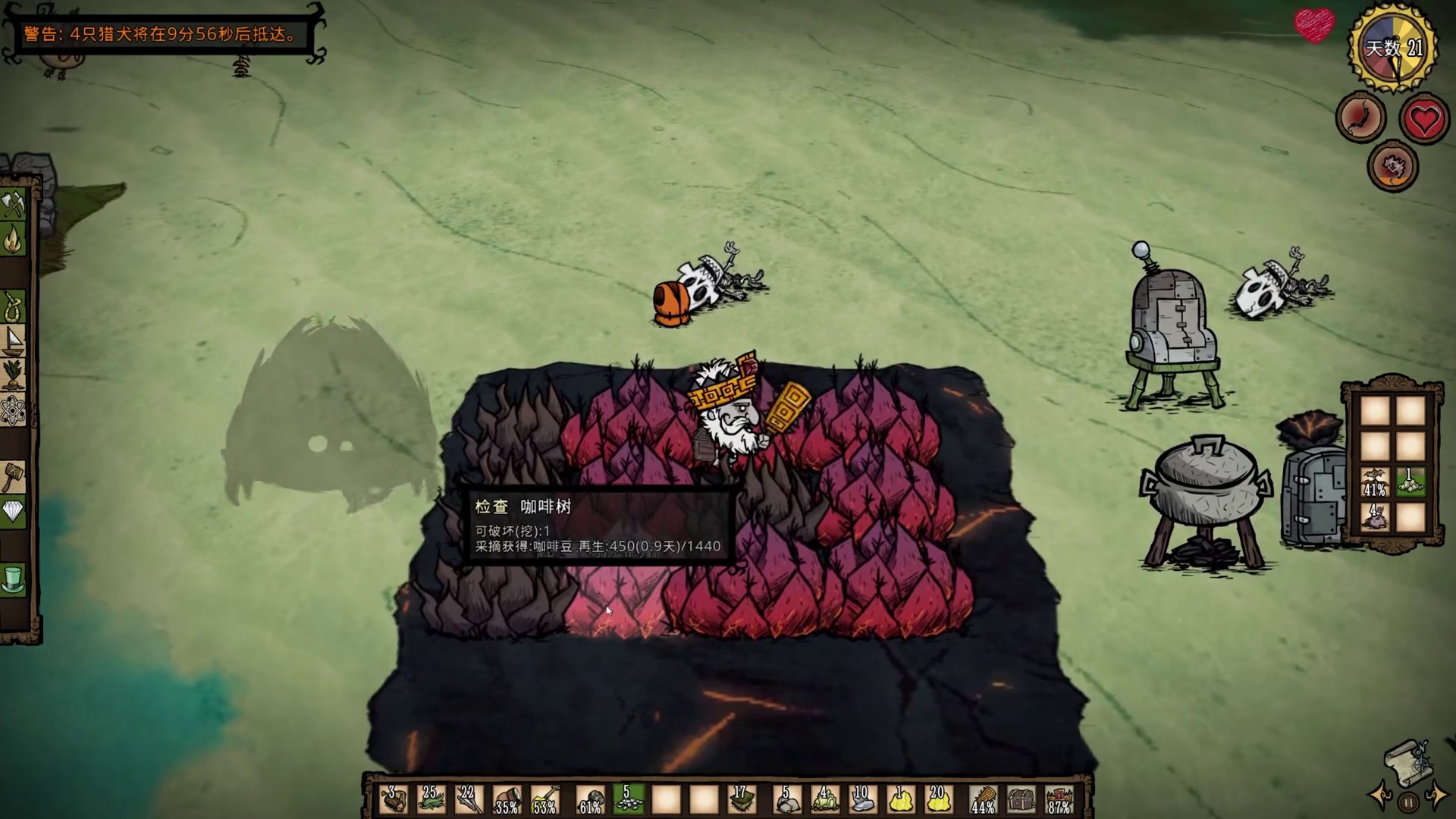This screenshot has height=819, width=1456.
Task: Open the diamond Refine crafting tab
Action: (14, 512)
